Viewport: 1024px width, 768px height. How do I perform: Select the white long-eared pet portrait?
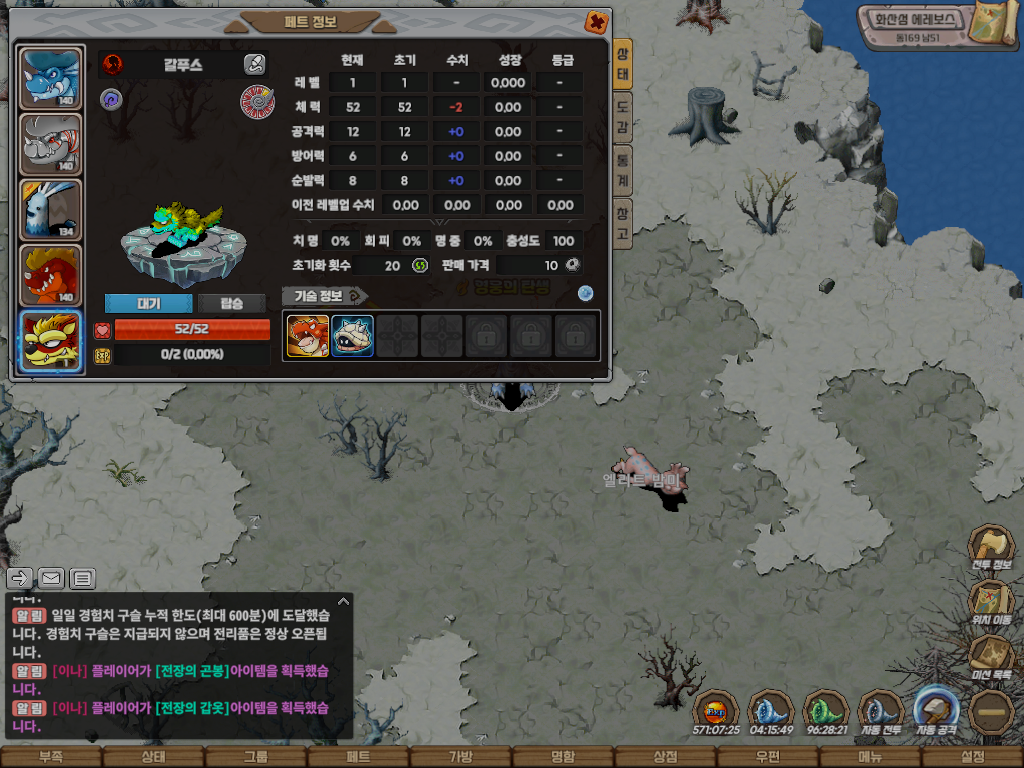pyautogui.click(x=51, y=210)
